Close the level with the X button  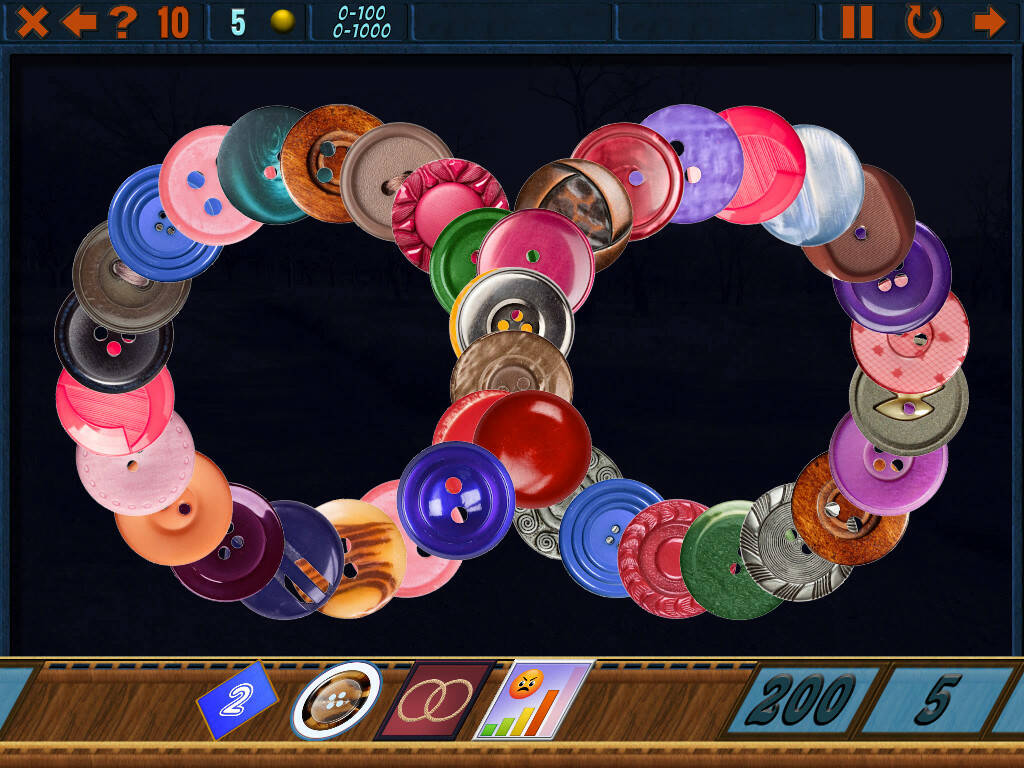click(x=32, y=21)
